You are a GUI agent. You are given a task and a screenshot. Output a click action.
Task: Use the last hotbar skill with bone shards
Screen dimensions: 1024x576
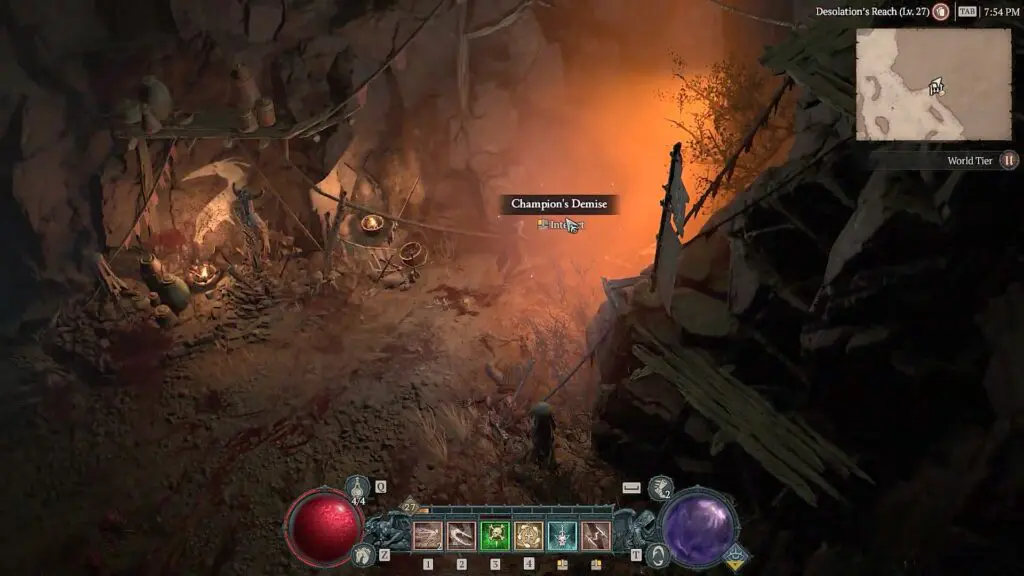tap(596, 537)
